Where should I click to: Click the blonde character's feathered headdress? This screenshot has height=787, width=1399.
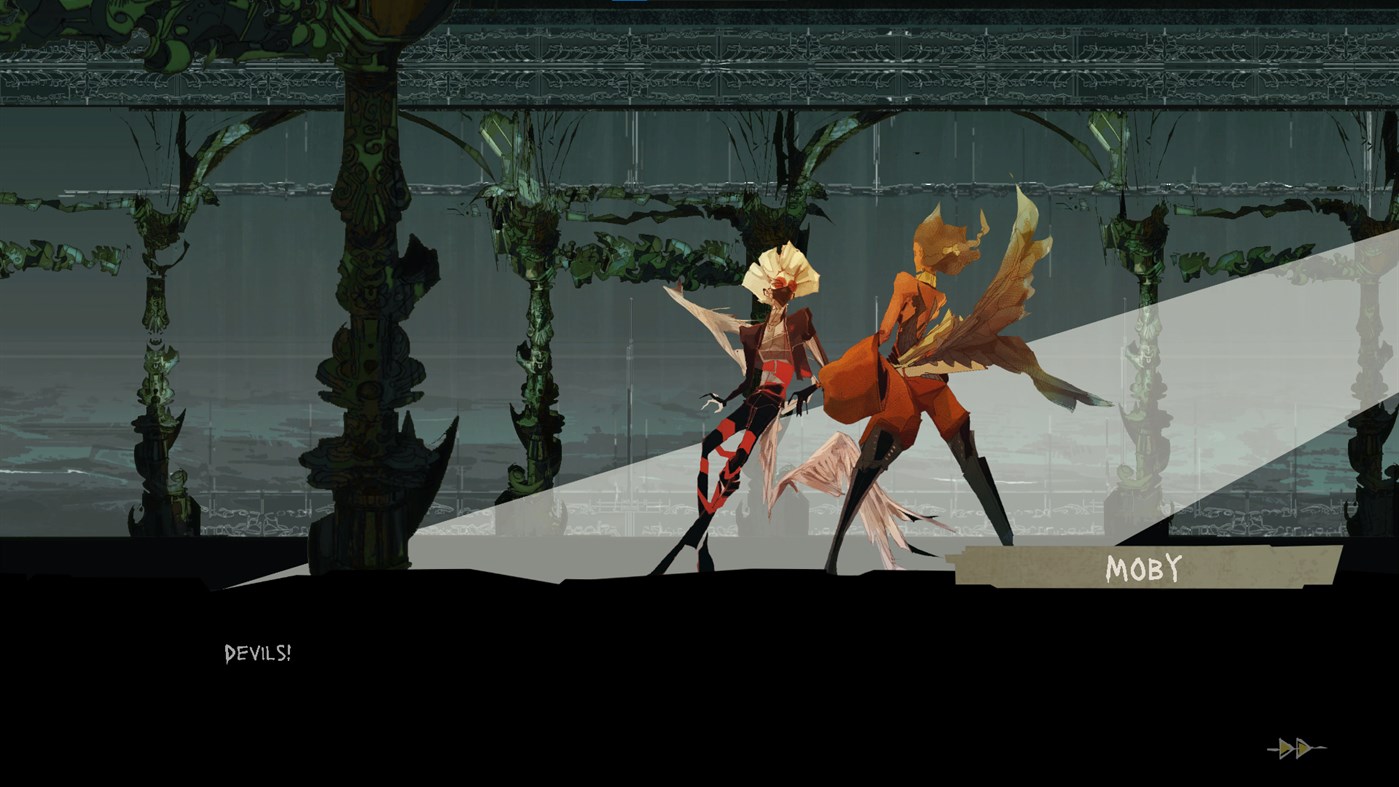pos(783,270)
